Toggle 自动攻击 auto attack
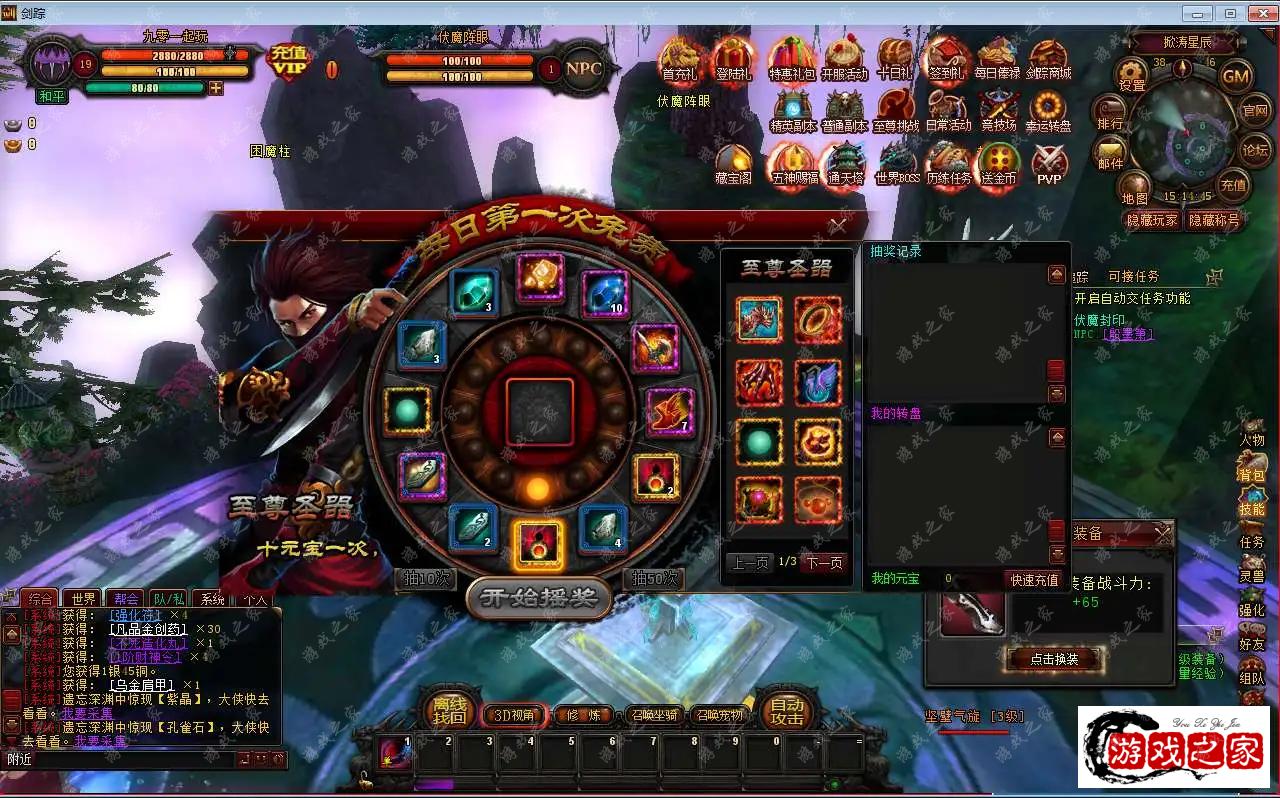 point(787,711)
